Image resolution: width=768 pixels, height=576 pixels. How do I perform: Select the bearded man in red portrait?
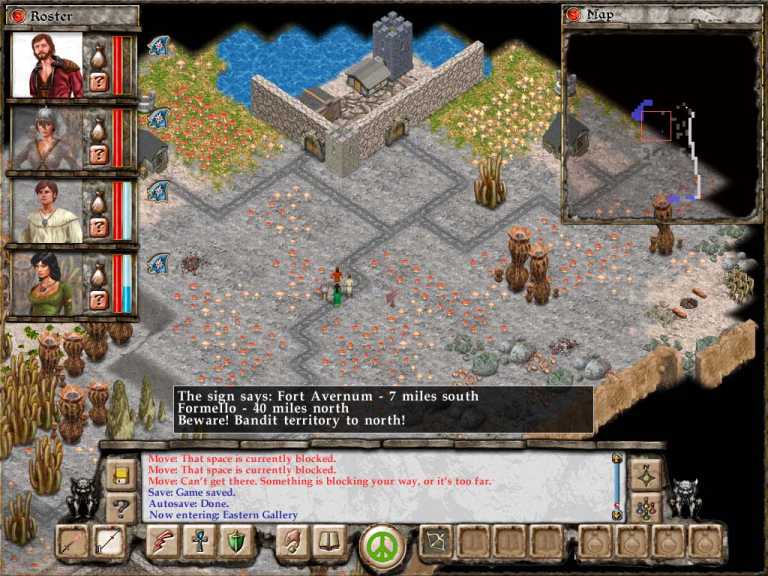pyautogui.click(x=47, y=65)
